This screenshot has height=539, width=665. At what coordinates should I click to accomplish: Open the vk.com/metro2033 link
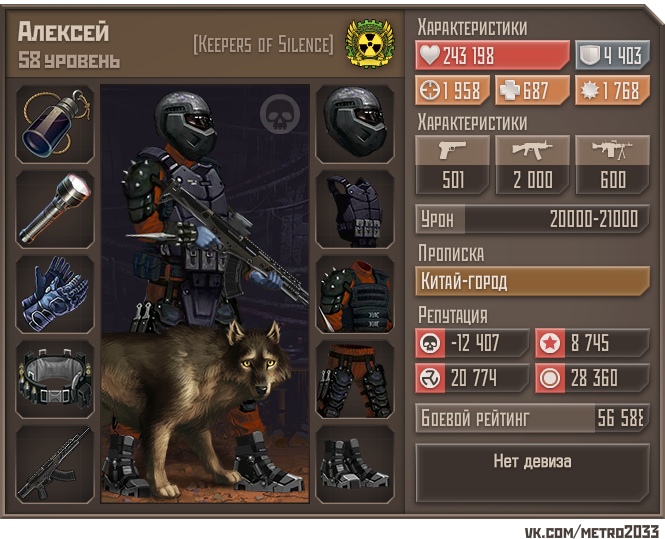(592, 528)
